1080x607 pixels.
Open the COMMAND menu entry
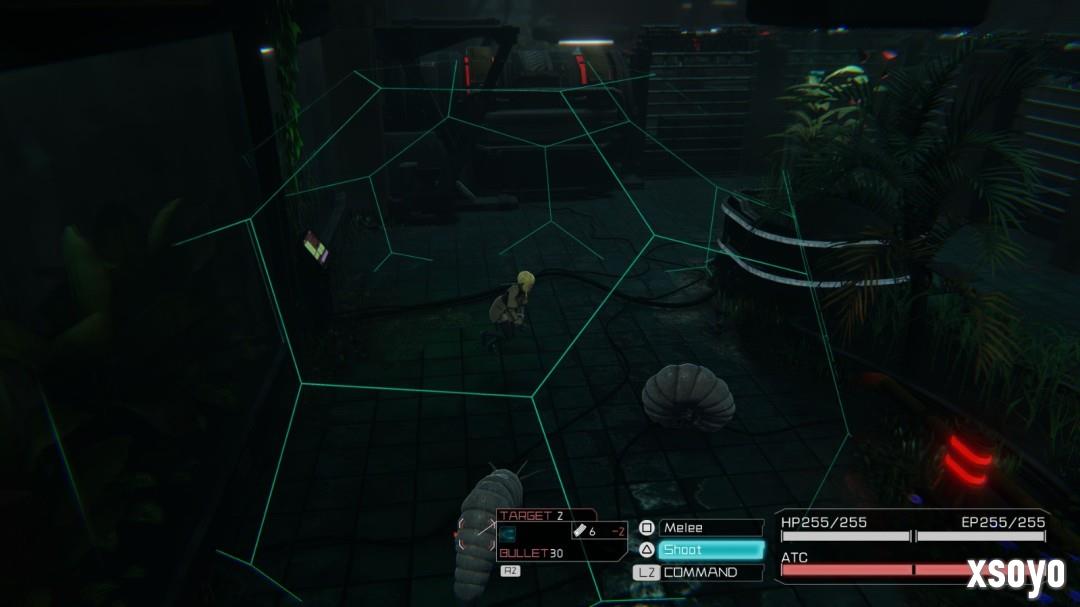710,573
